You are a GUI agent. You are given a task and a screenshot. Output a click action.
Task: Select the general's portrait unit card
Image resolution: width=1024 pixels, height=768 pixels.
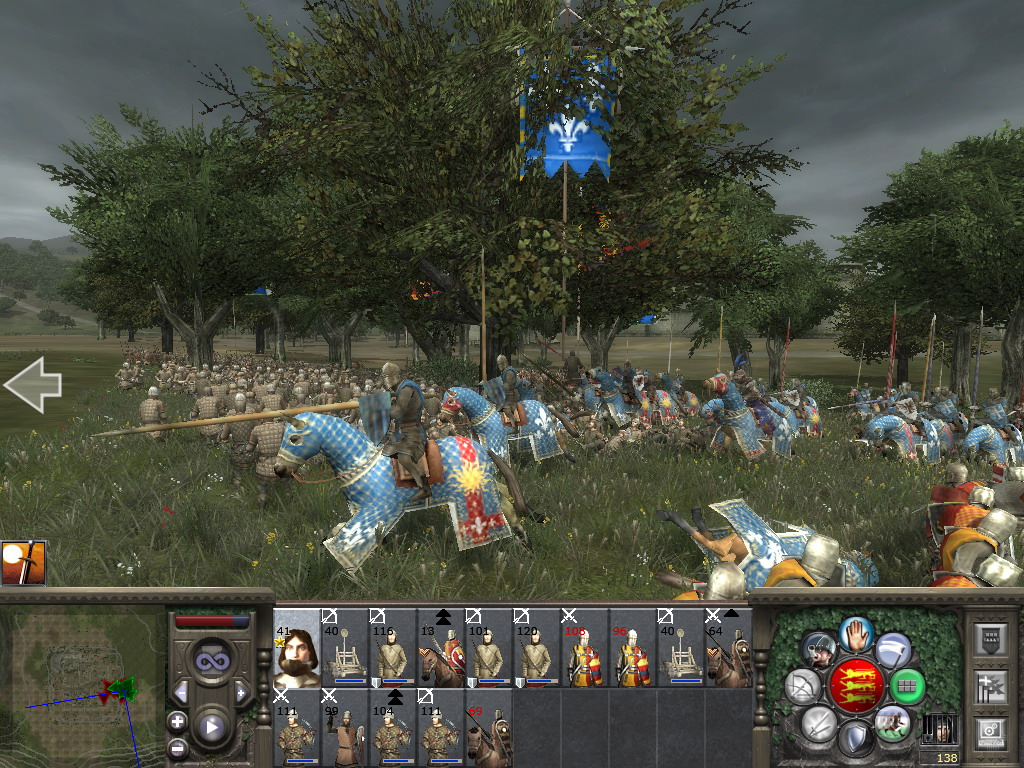[x=296, y=648]
